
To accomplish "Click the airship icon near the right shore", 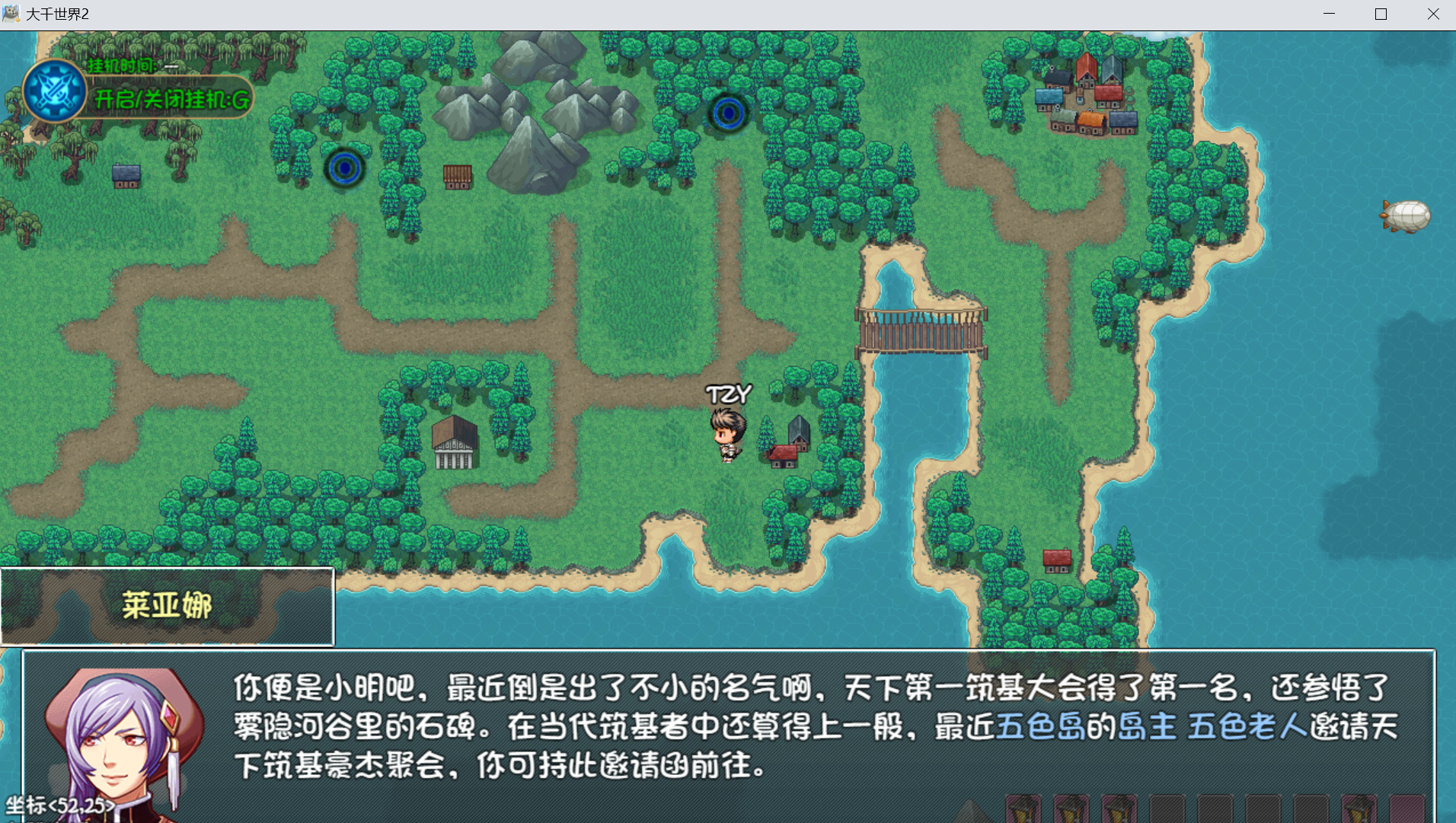I will (x=1407, y=217).
